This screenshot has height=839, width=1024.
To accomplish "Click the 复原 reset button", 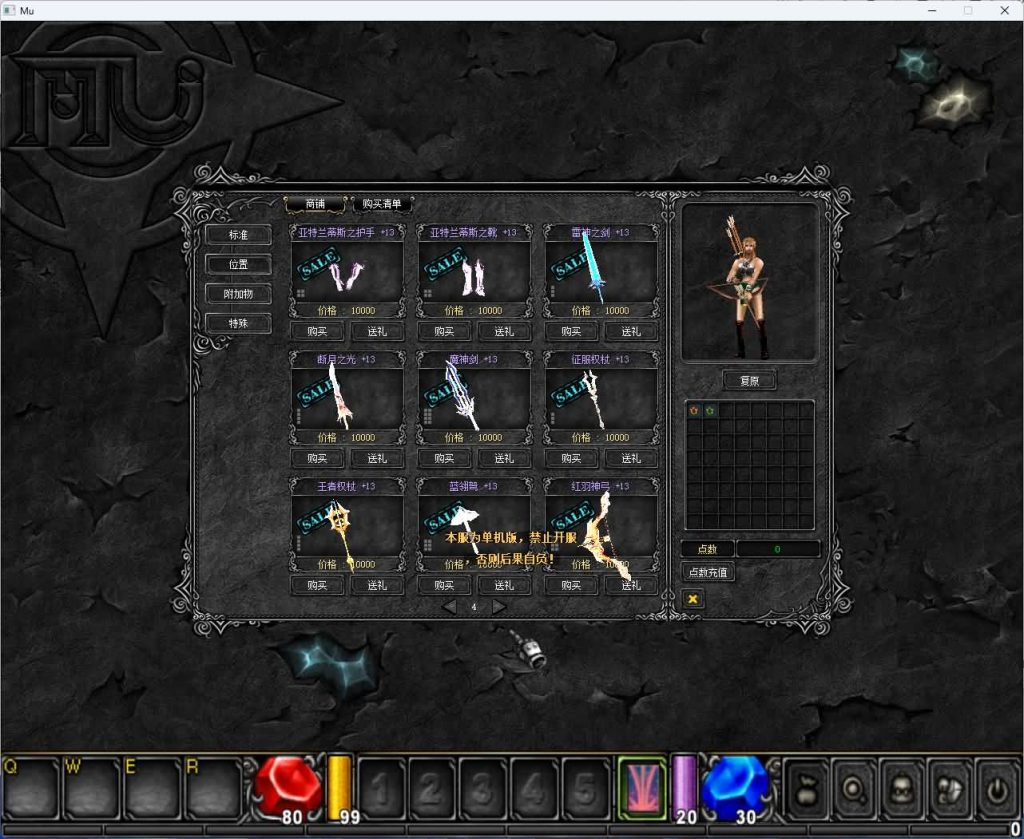I will pyautogui.click(x=749, y=381).
